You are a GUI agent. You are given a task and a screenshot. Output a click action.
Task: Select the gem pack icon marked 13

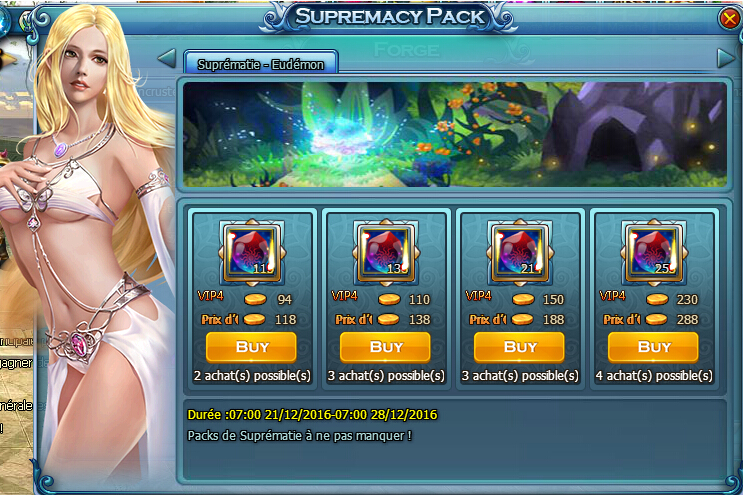[385, 252]
